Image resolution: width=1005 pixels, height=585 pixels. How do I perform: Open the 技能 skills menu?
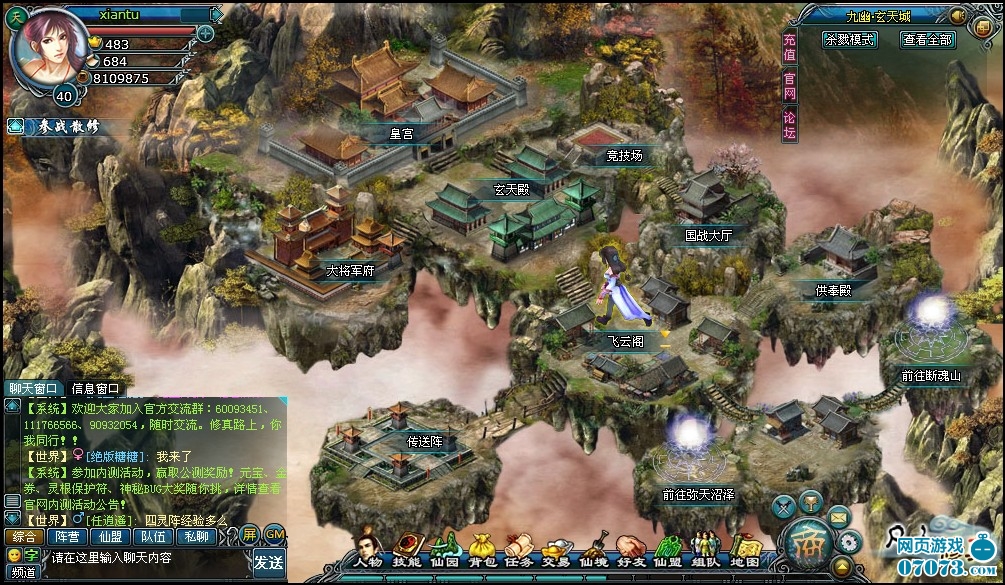click(x=406, y=549)
